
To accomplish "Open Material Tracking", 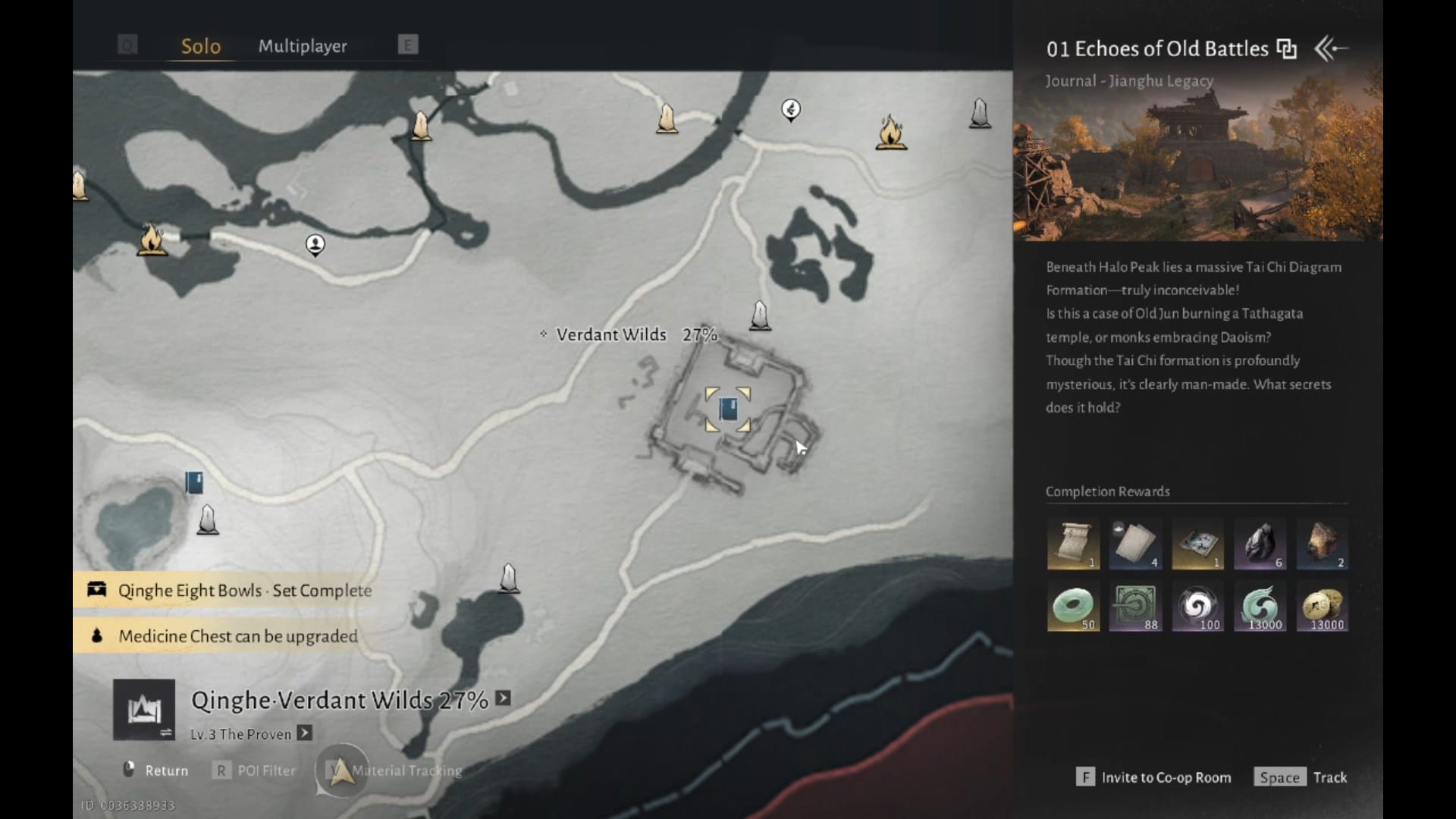I will 394,770.
